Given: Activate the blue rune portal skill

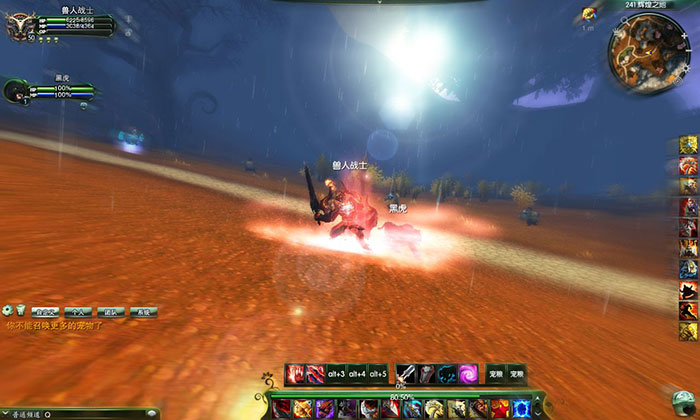Looking at the screenshot, I should (x=520, y=409).
